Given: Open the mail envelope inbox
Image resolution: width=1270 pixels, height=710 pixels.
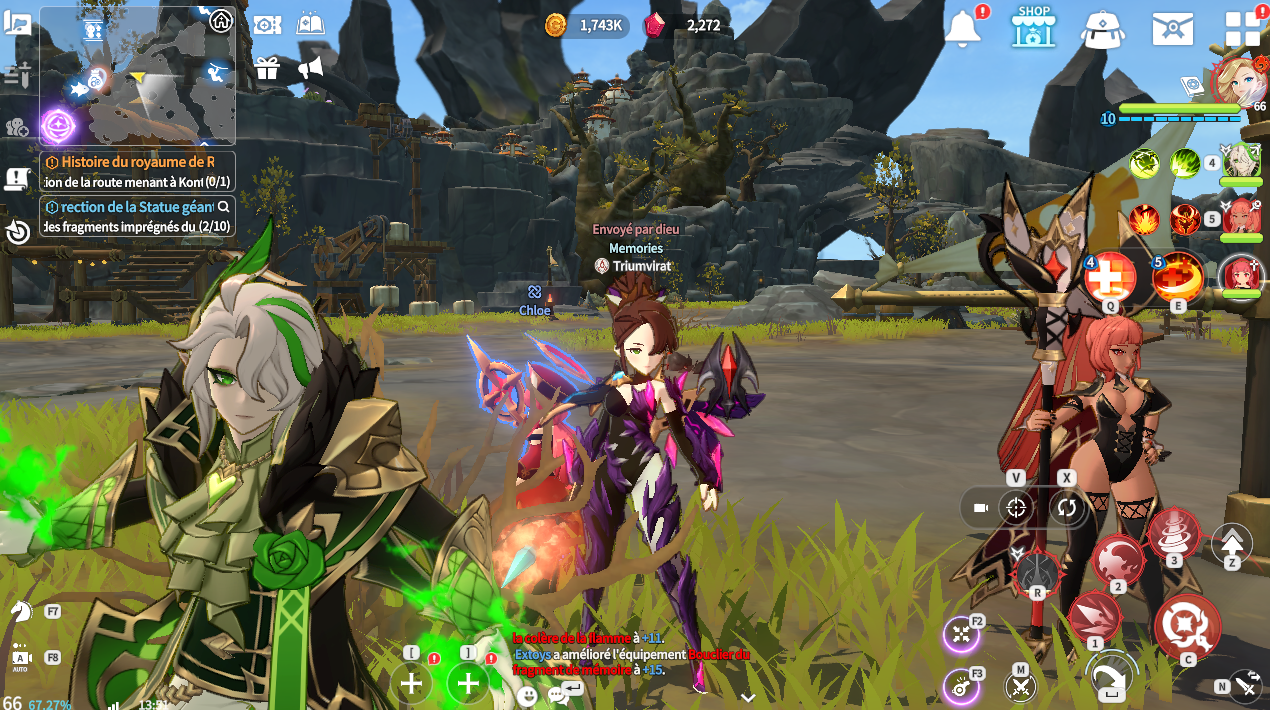Looking at the screenshot, I should pyautogui.click(x=1172, y=28).
